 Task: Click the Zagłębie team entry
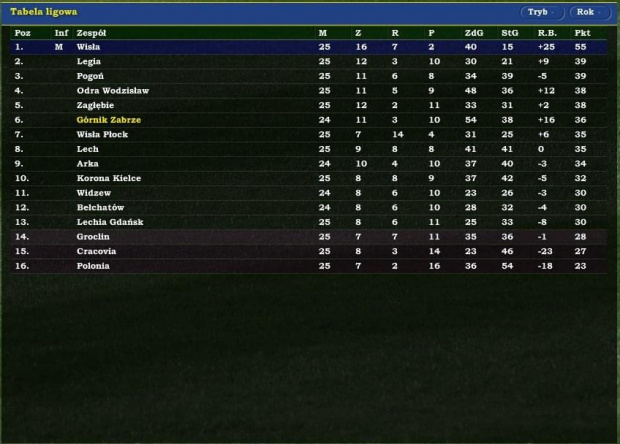tap(95, 105)
